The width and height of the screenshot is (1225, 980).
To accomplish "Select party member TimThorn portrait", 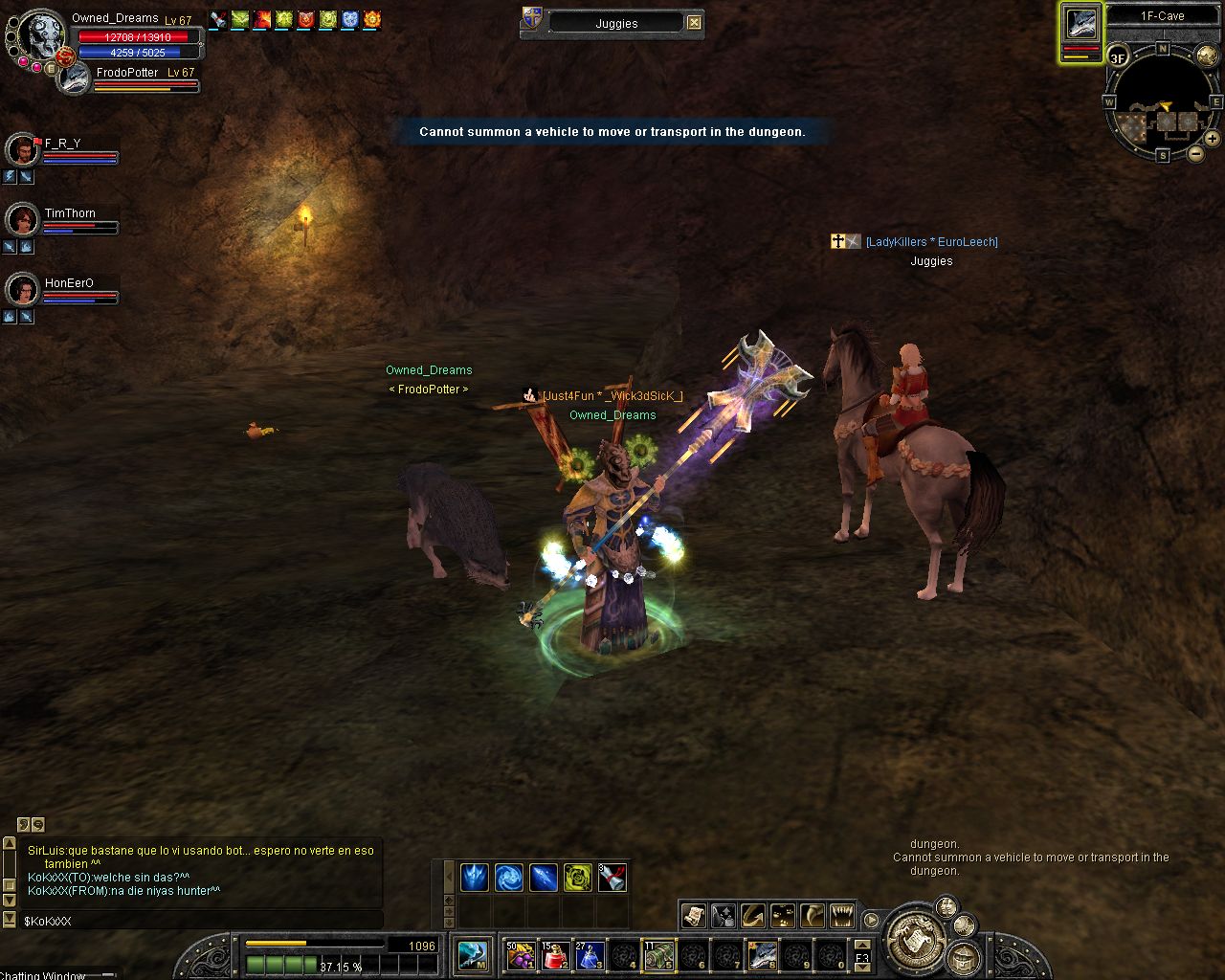I will click(21, 220).
